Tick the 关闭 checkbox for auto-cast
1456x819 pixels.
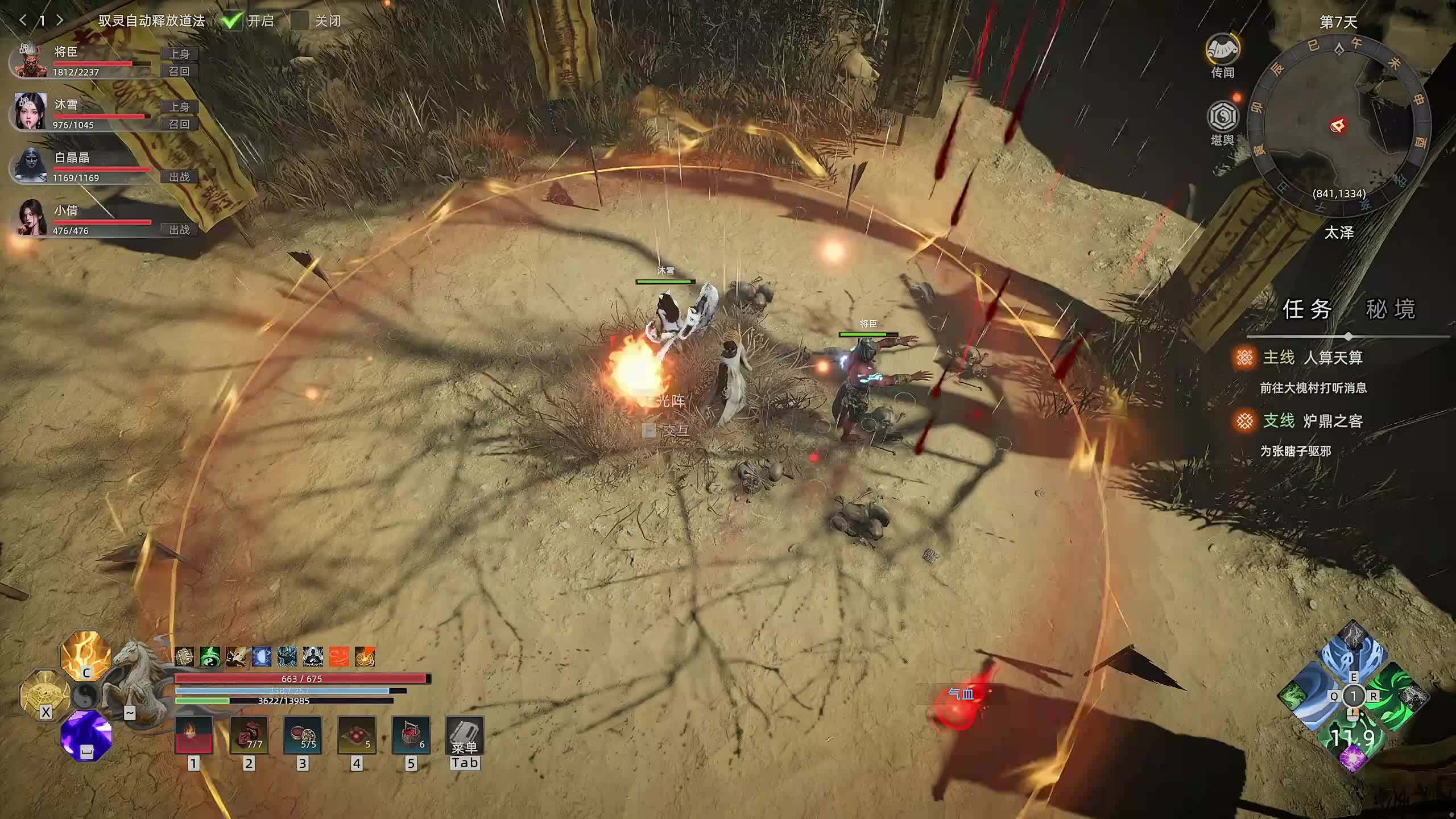tap(300, 21)
